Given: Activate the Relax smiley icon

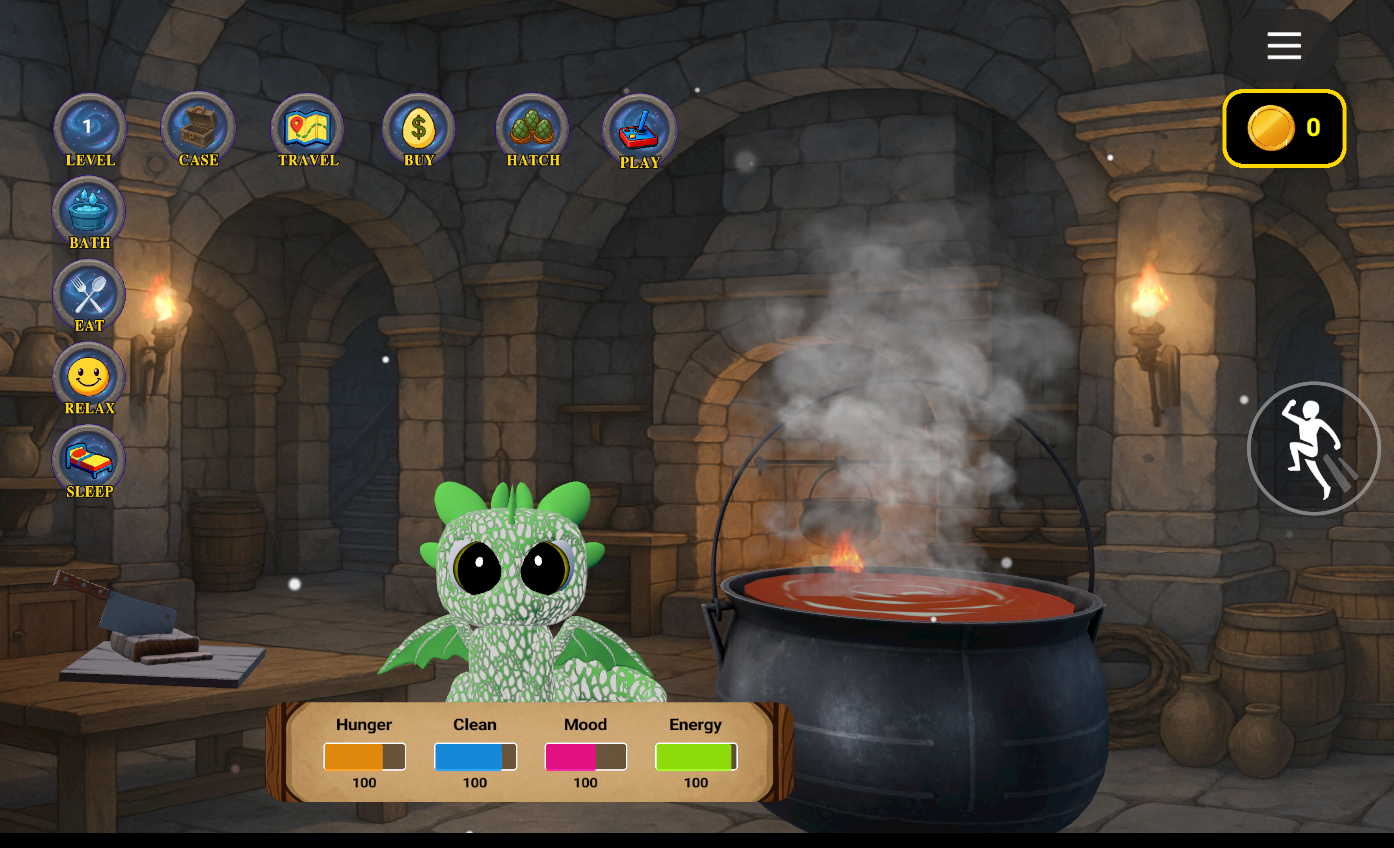Looking at the screenshot, I should [x=89, y=377].
